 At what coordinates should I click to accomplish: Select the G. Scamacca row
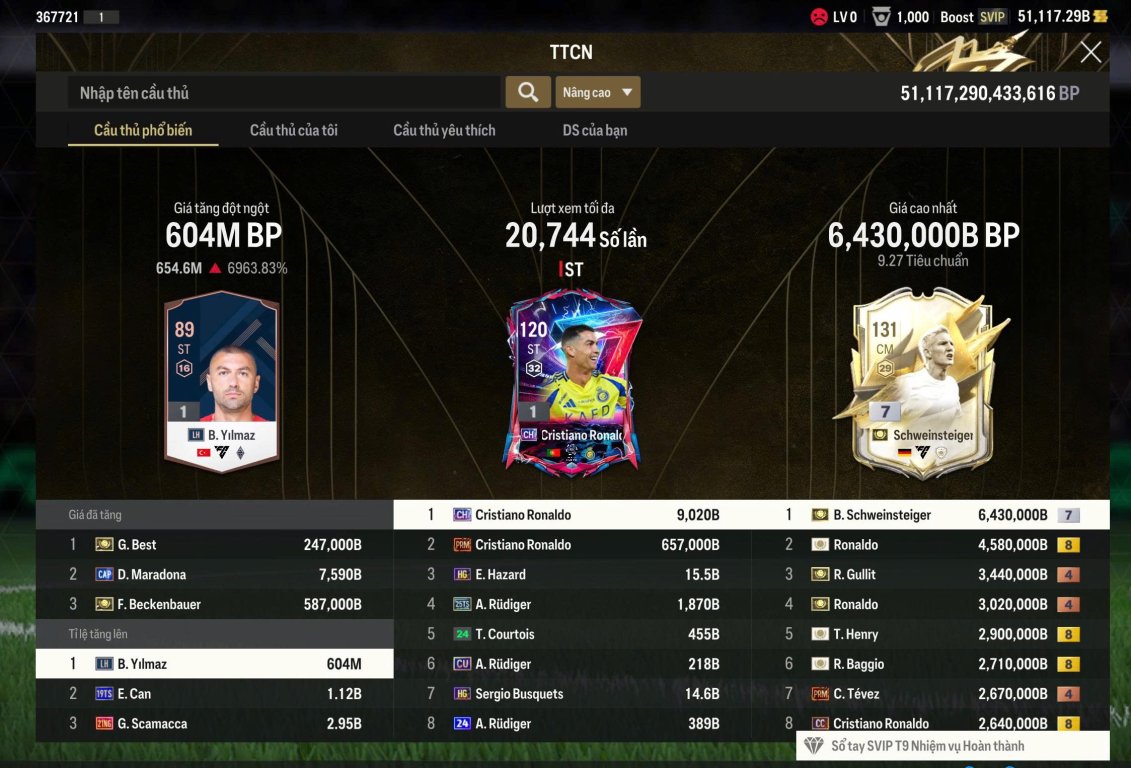215,724
